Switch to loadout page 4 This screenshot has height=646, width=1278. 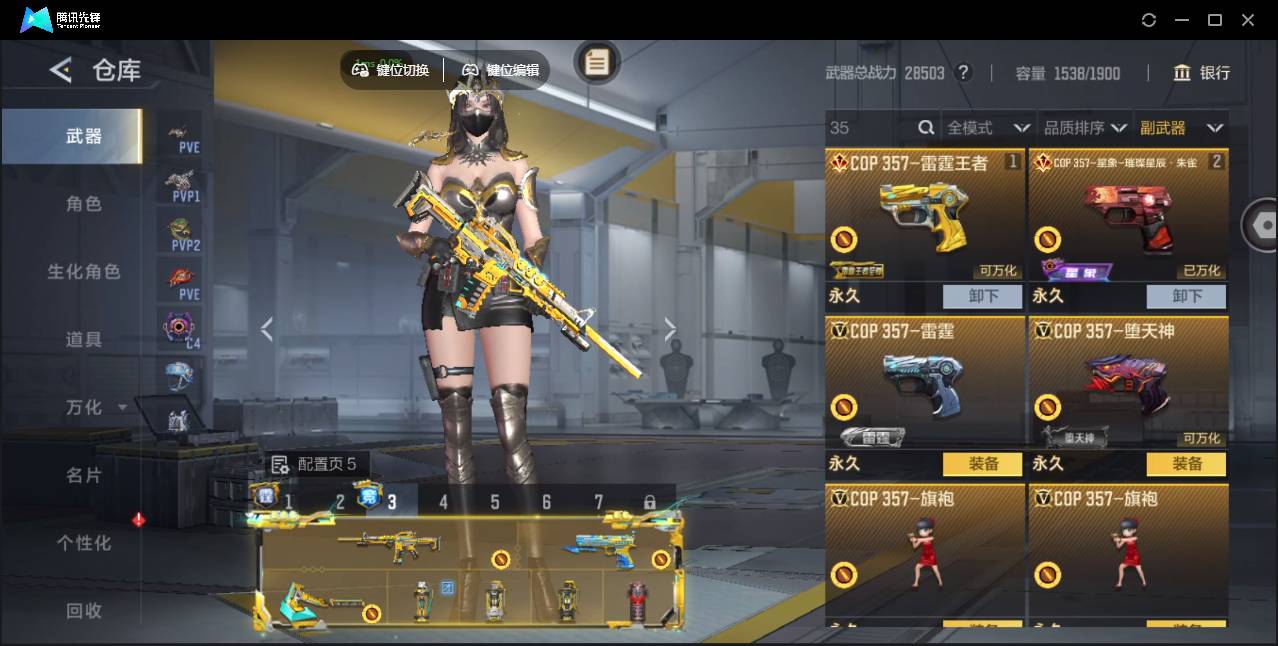coord(444,502)
